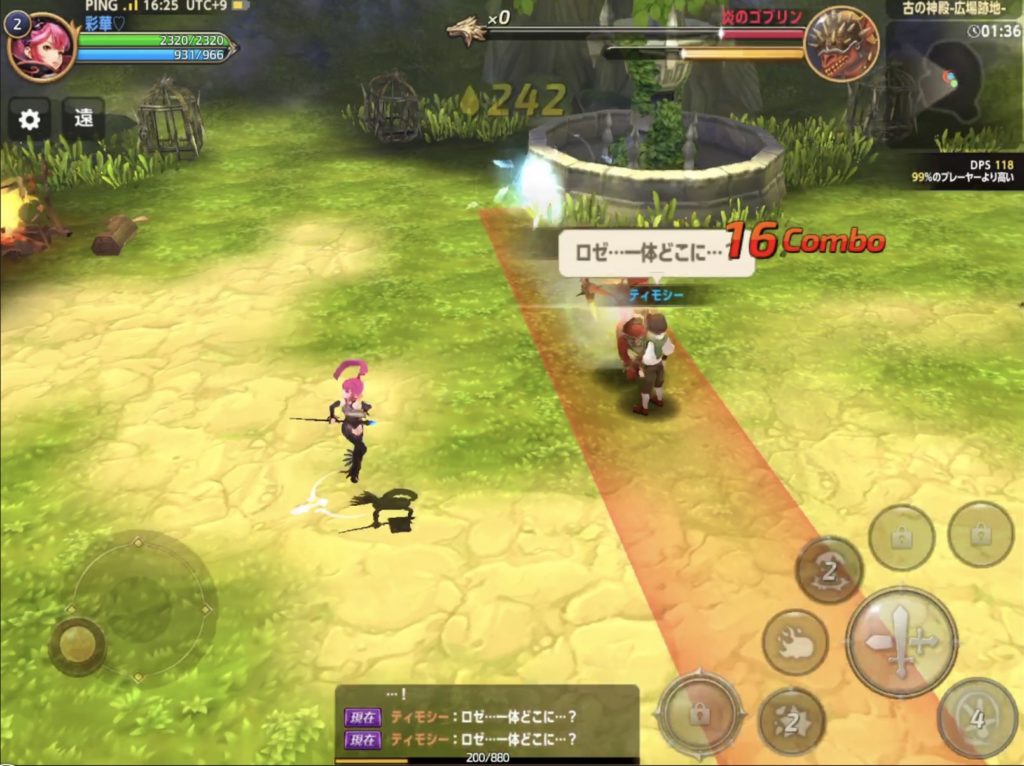Select the fire goblin boss portrait

point(841,45)
